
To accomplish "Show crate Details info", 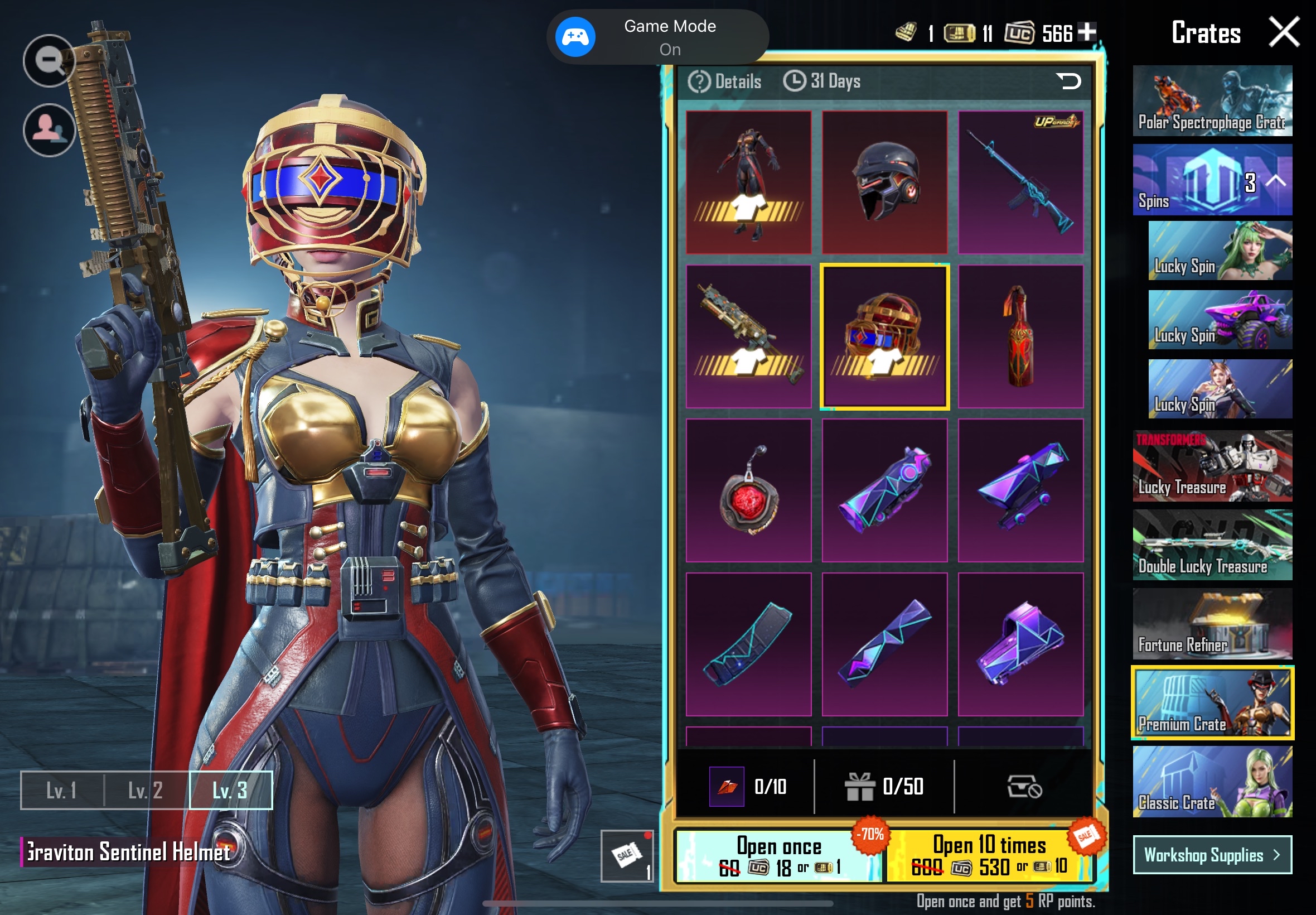I will (725, 81).
